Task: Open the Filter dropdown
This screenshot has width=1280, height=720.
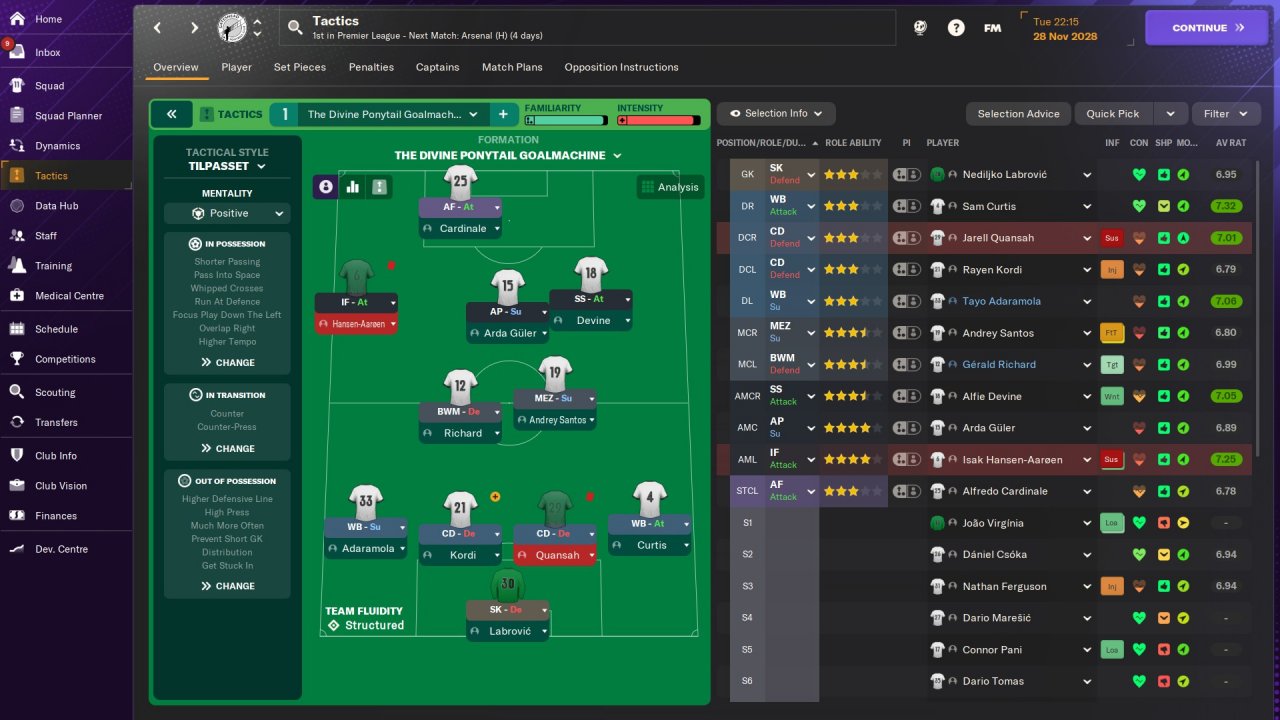Action: tap(1225, 114)
